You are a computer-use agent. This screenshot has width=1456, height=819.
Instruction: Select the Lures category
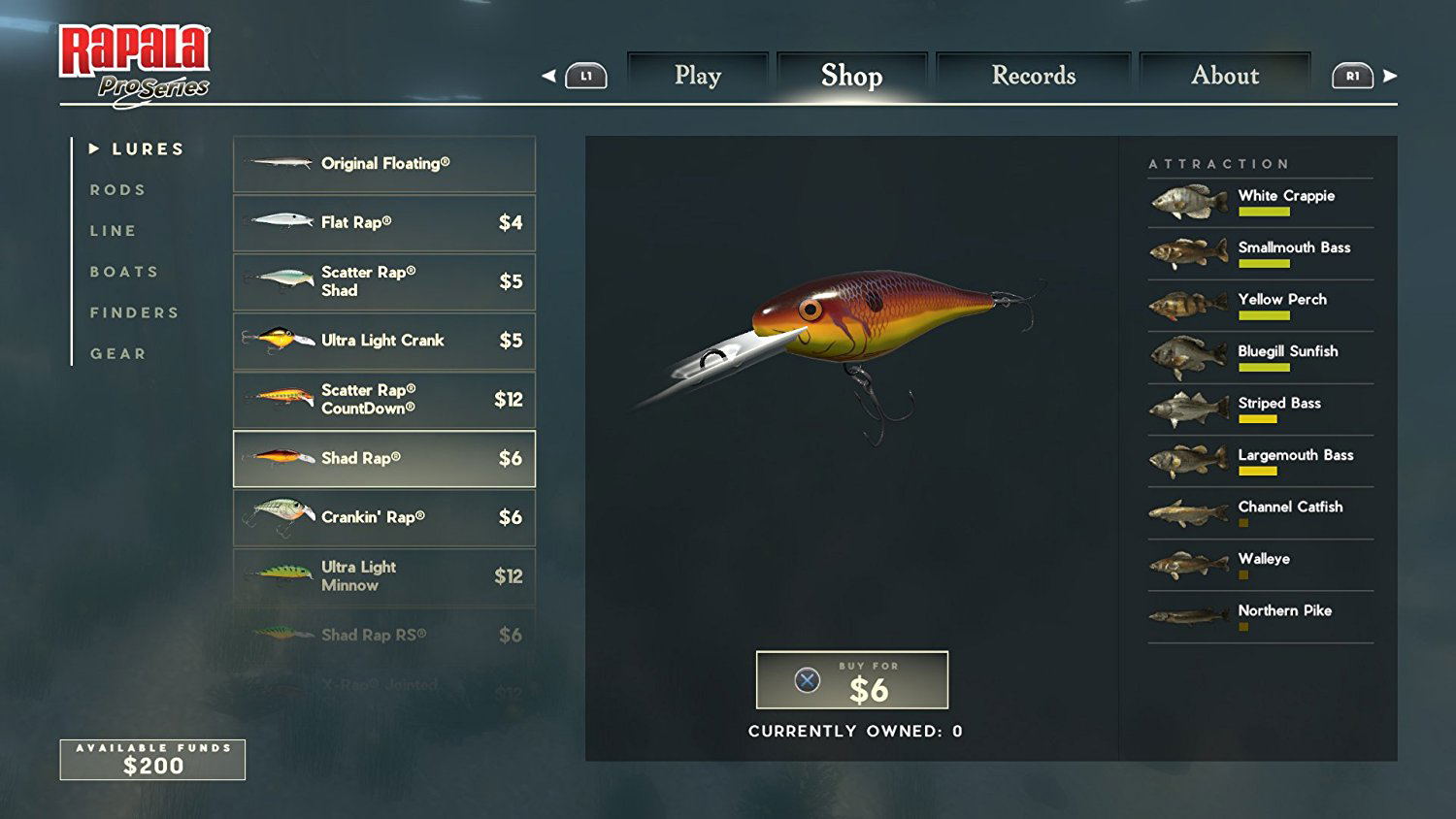148,149
